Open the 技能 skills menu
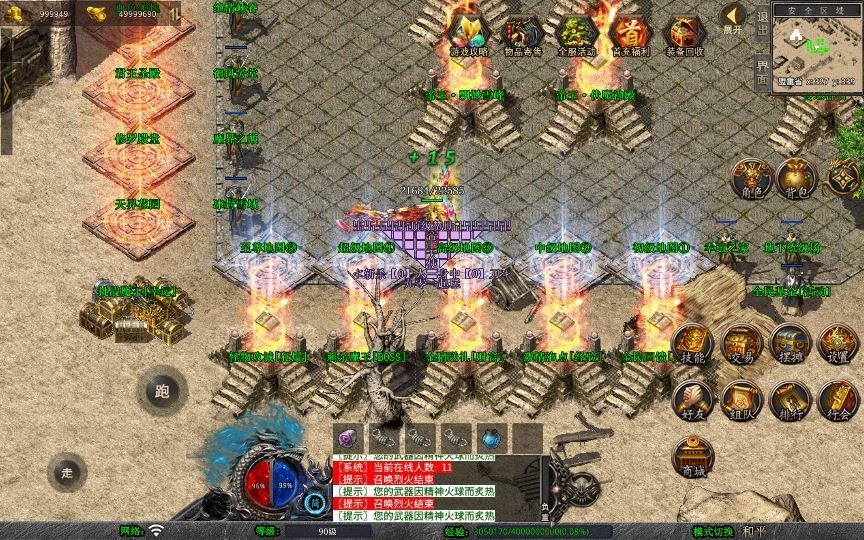The width and height of the screenshot is (864, 540). [x=692, y=344]
